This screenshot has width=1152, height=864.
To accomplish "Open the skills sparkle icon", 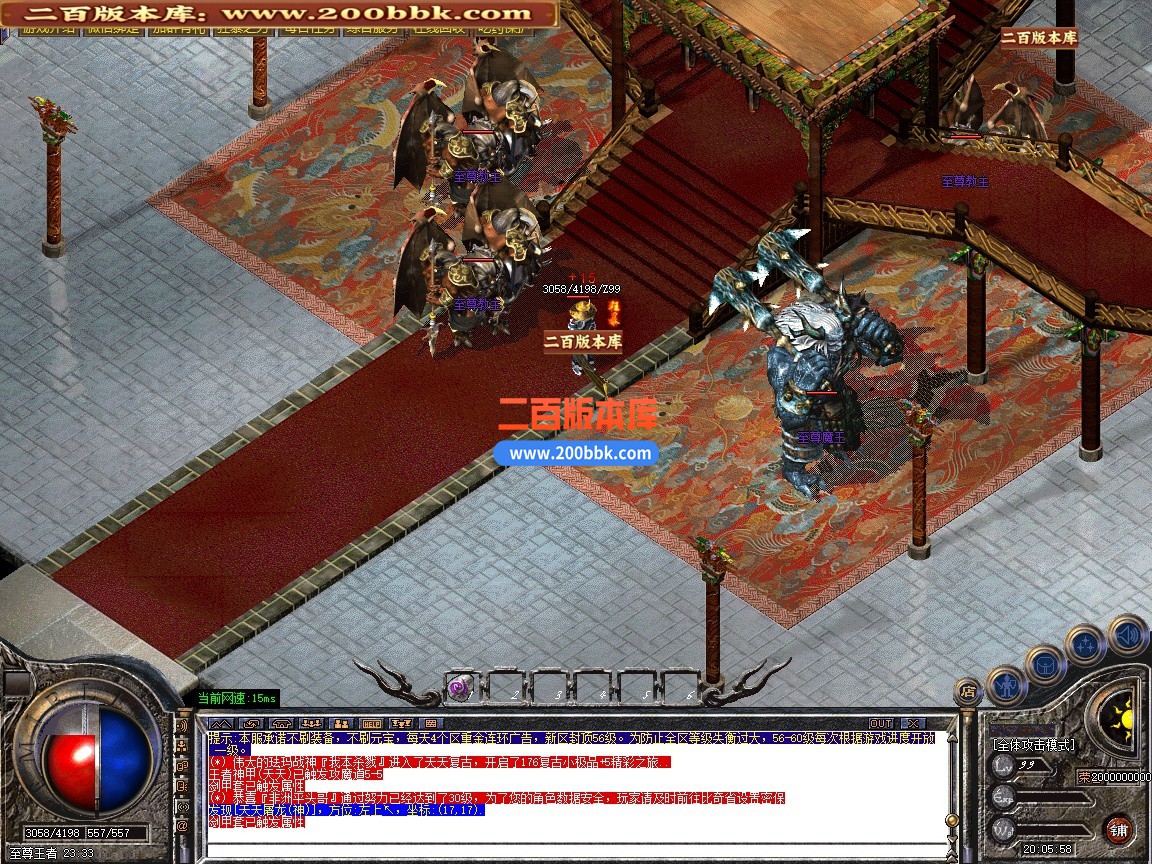I will (1085, 644).
